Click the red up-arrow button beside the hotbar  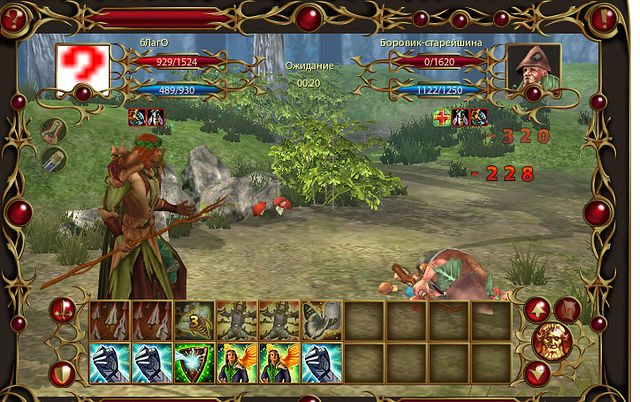click(536, 309)
